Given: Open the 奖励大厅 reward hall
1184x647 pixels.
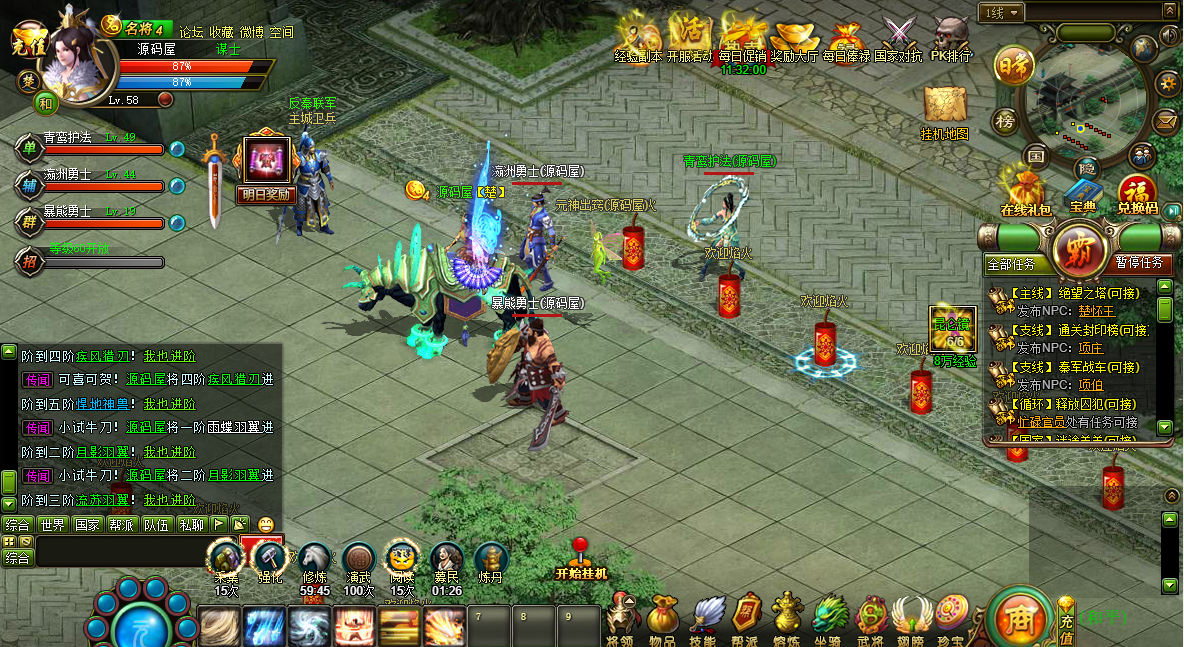Looking at the screenshot, I should tap(794, 36).
